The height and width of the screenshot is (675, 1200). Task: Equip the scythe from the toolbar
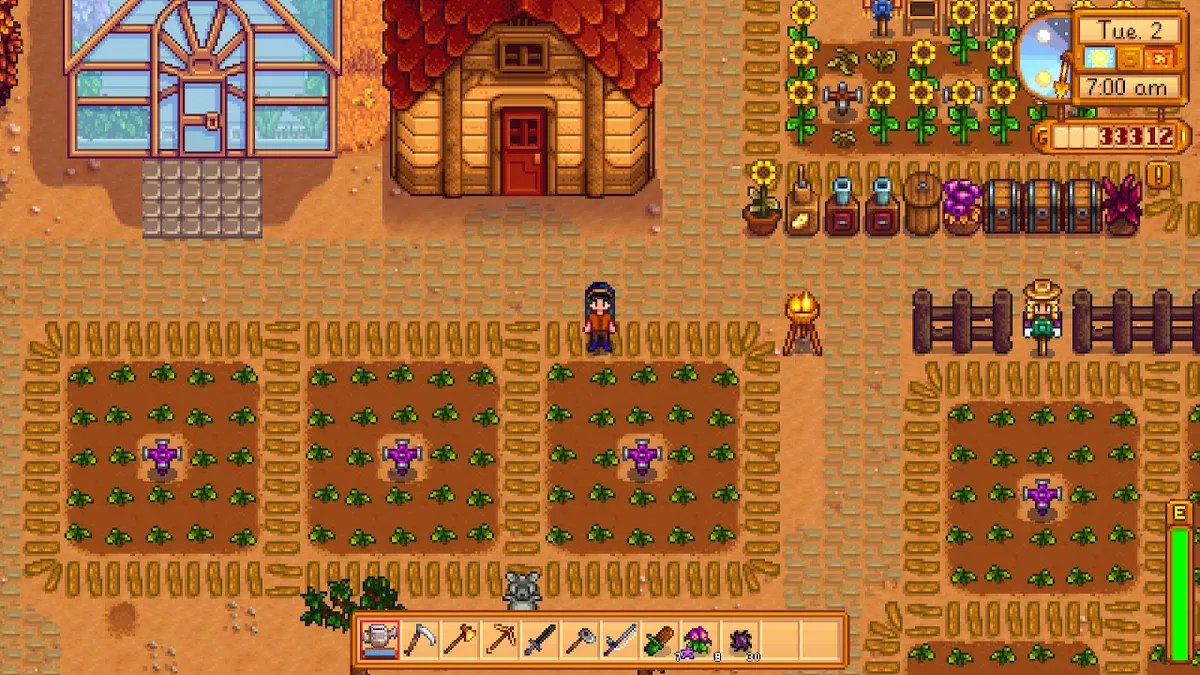(x=420, y=639)
